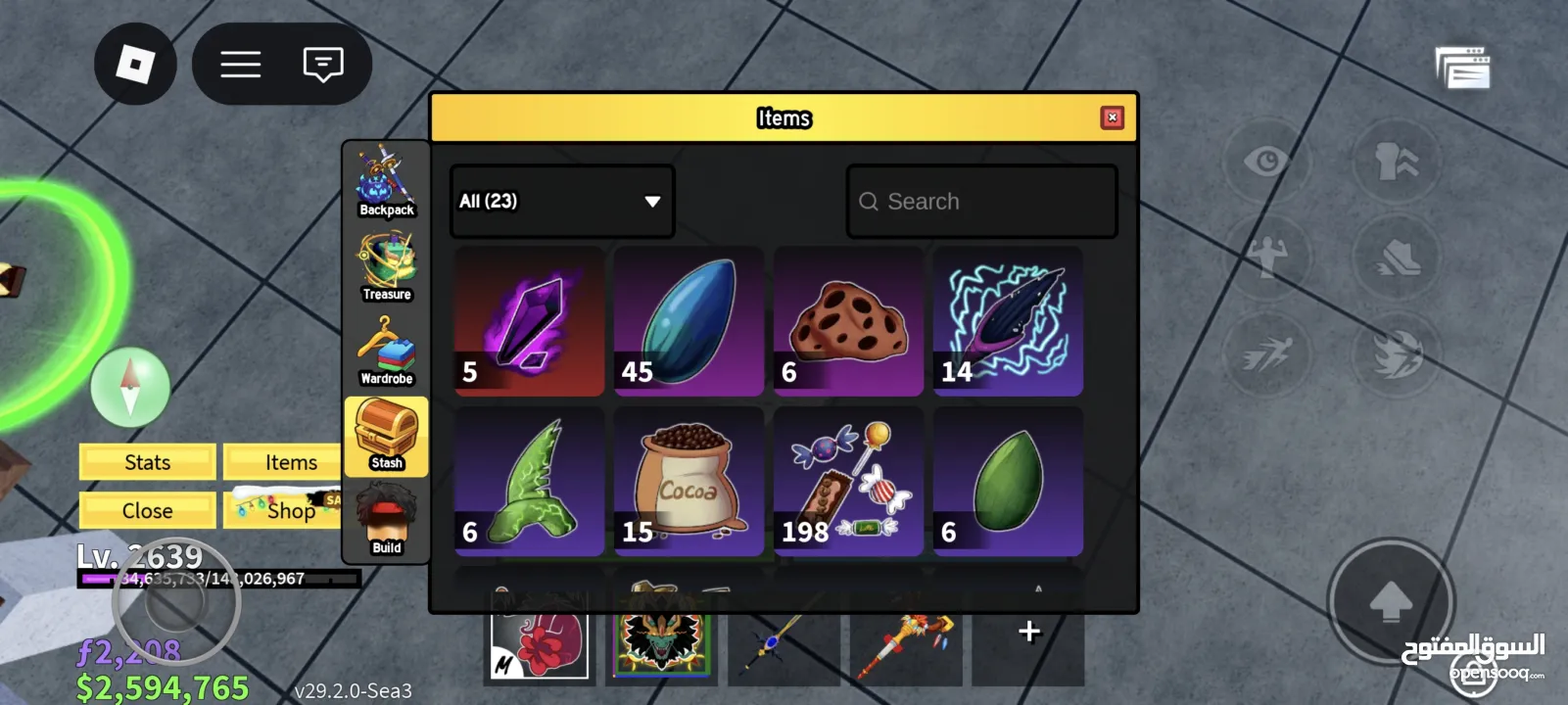Open the Roblox menu logo button
The image size is (1568, 705).
click(135, 65)
